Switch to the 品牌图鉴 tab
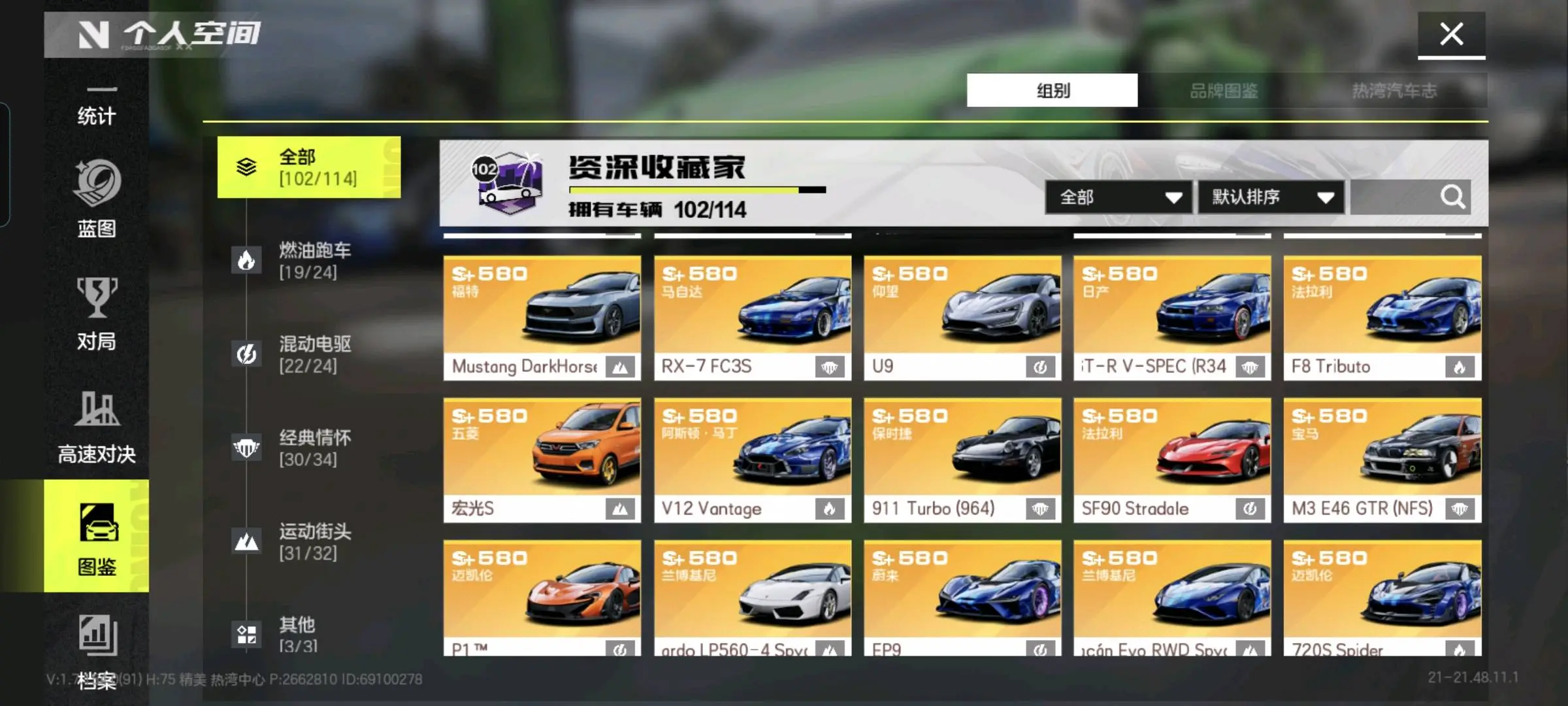This screenshot has width=1568, height=706. click(1223, 90)
